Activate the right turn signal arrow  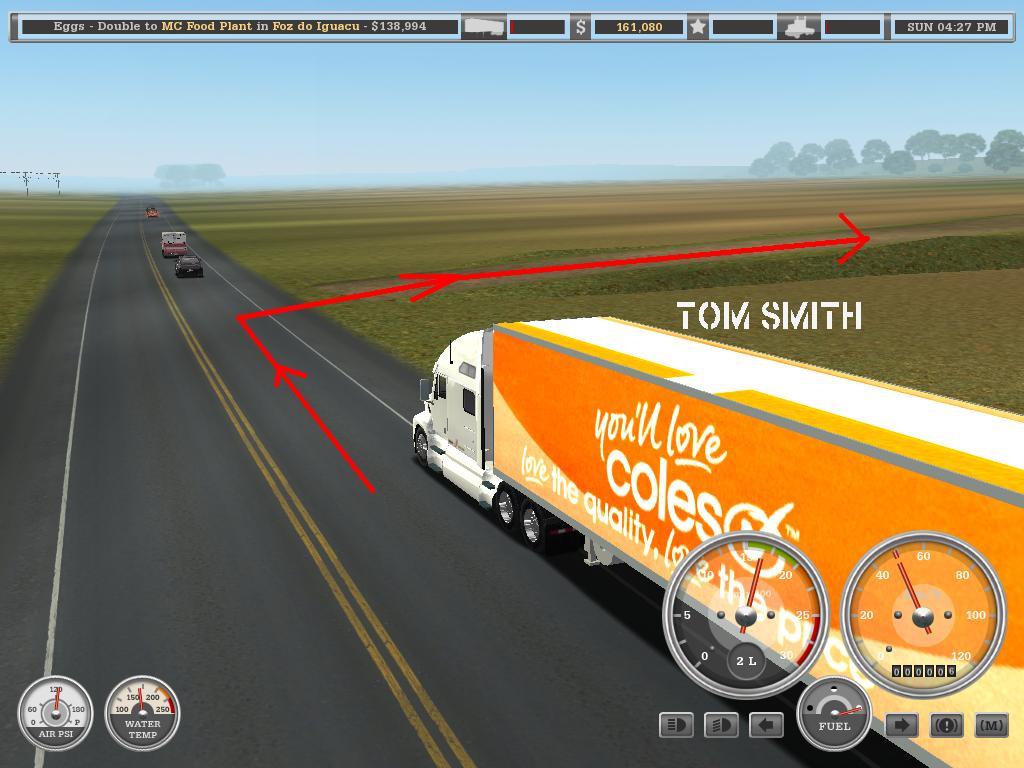click(901, 725)
